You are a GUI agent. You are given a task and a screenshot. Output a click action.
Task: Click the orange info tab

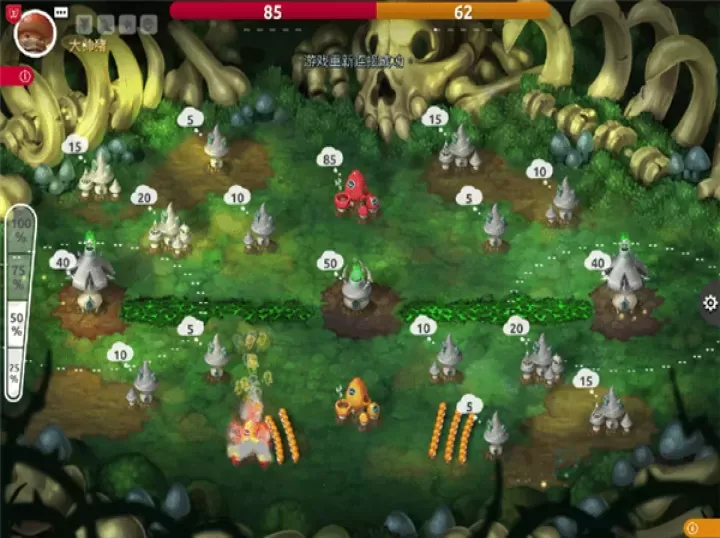tap(702, 527)
